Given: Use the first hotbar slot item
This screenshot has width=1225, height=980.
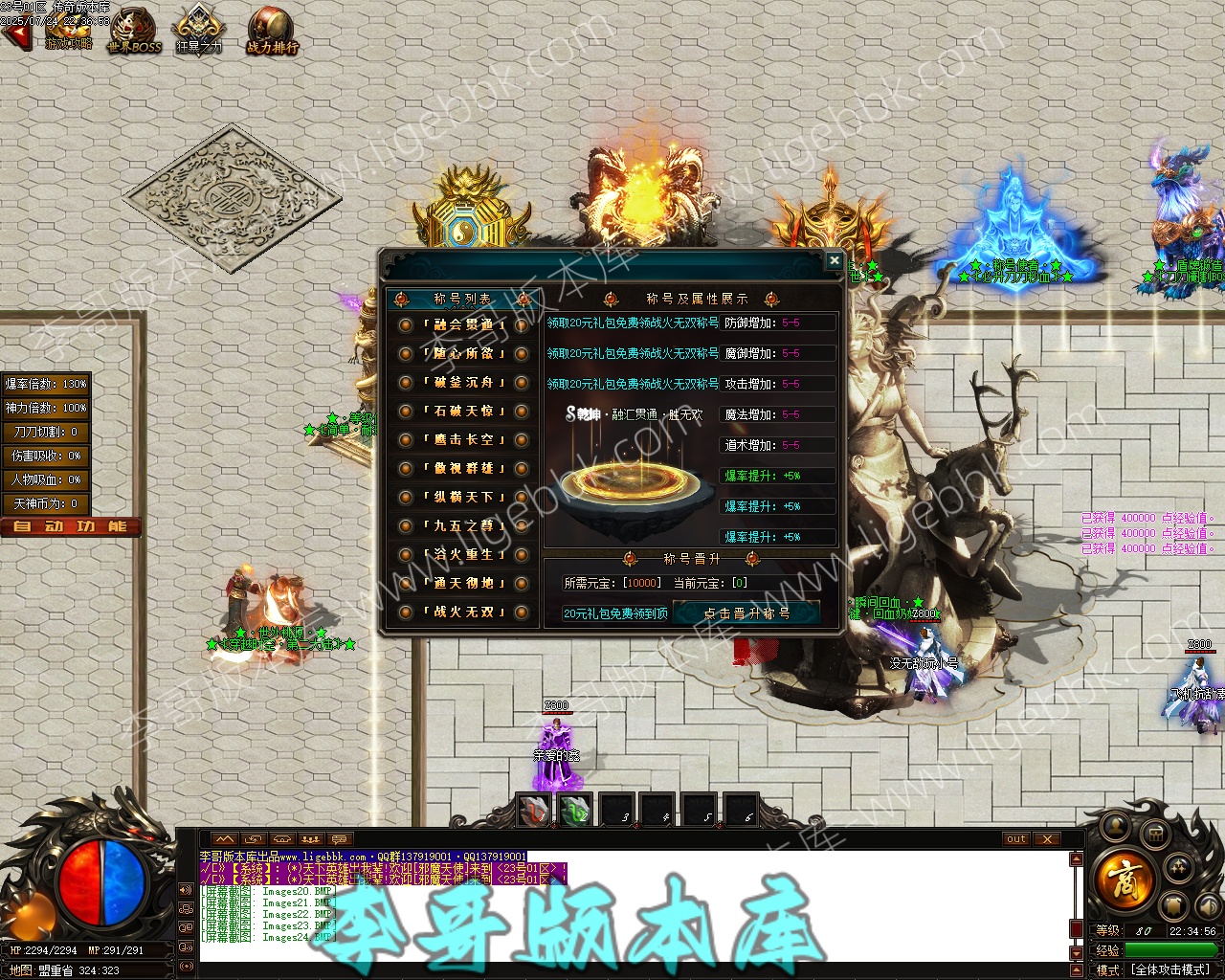Looking at the screenshot, I should (533, 812).
